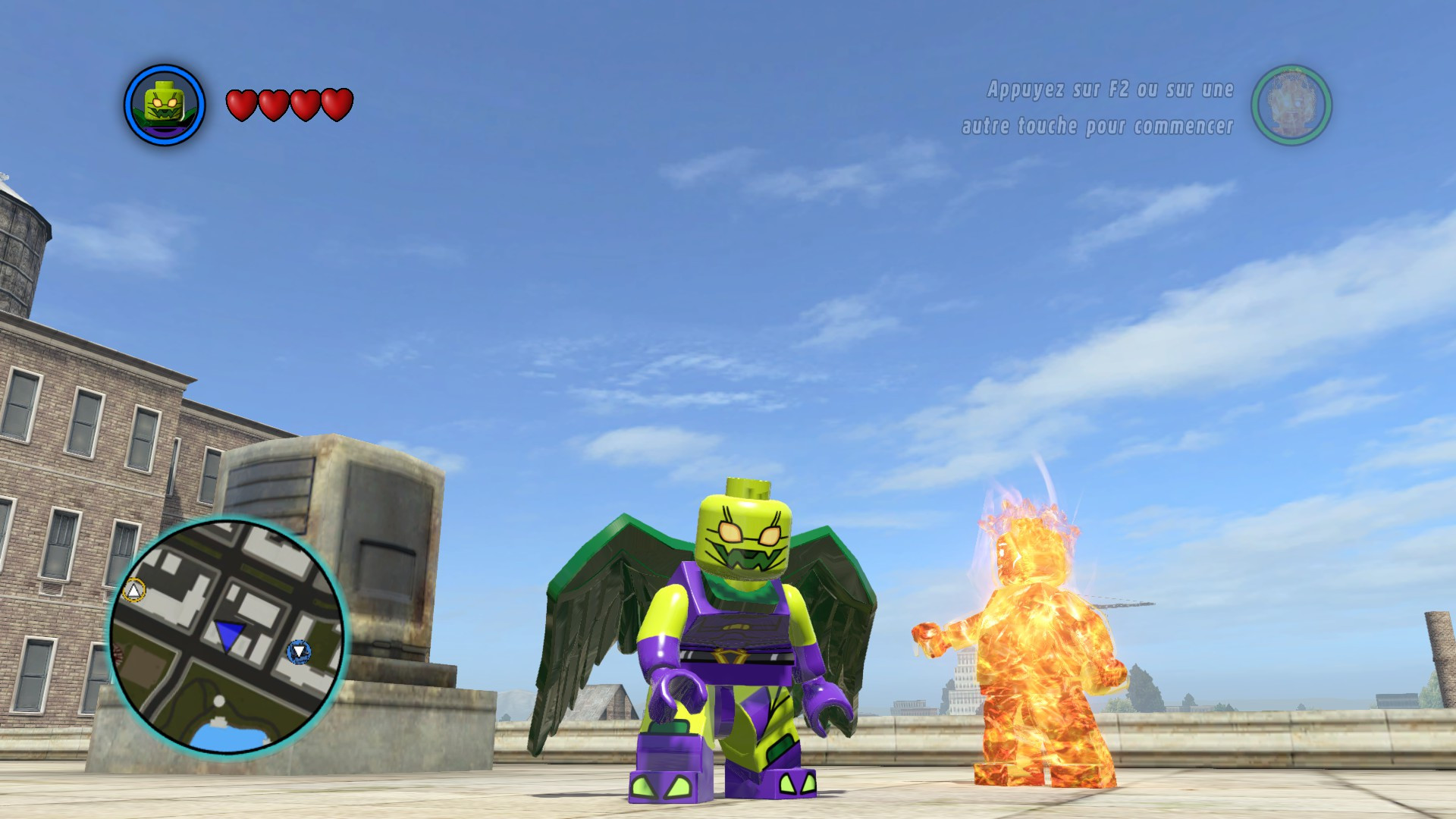Click the first heart in the health bar
Screen dimensions: 1456x819
(x=243, y=104)
